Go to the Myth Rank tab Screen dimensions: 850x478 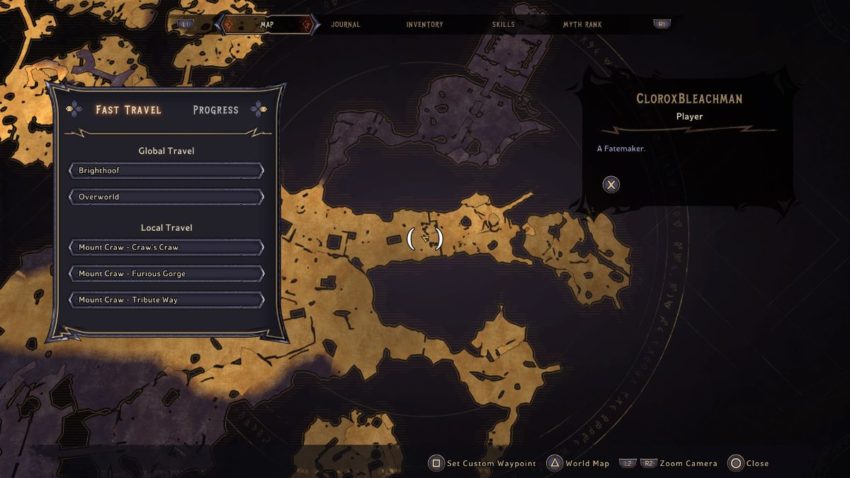582,24
